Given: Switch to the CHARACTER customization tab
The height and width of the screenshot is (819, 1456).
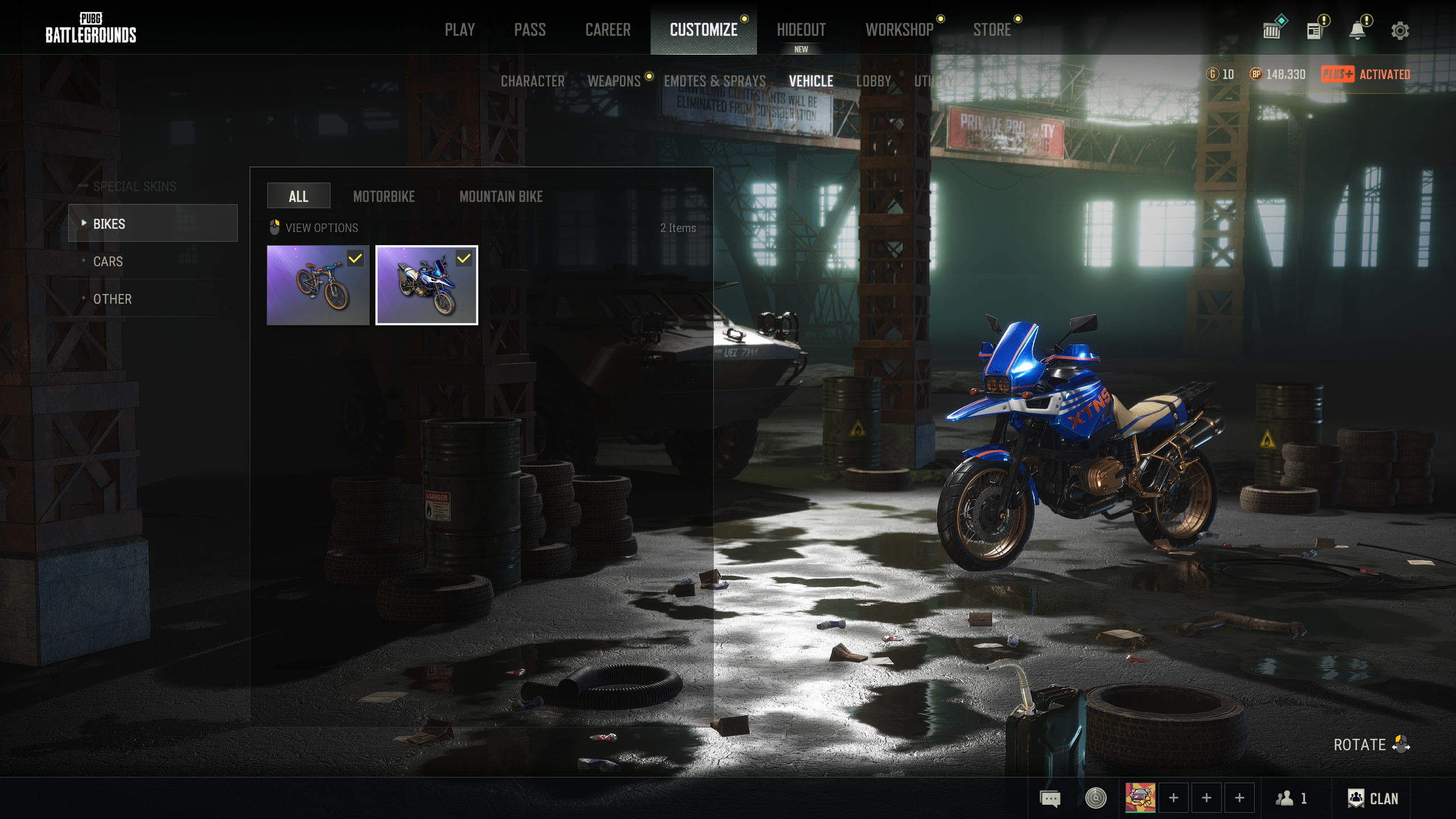Looking at the screenshot, I should coord(532,81).
